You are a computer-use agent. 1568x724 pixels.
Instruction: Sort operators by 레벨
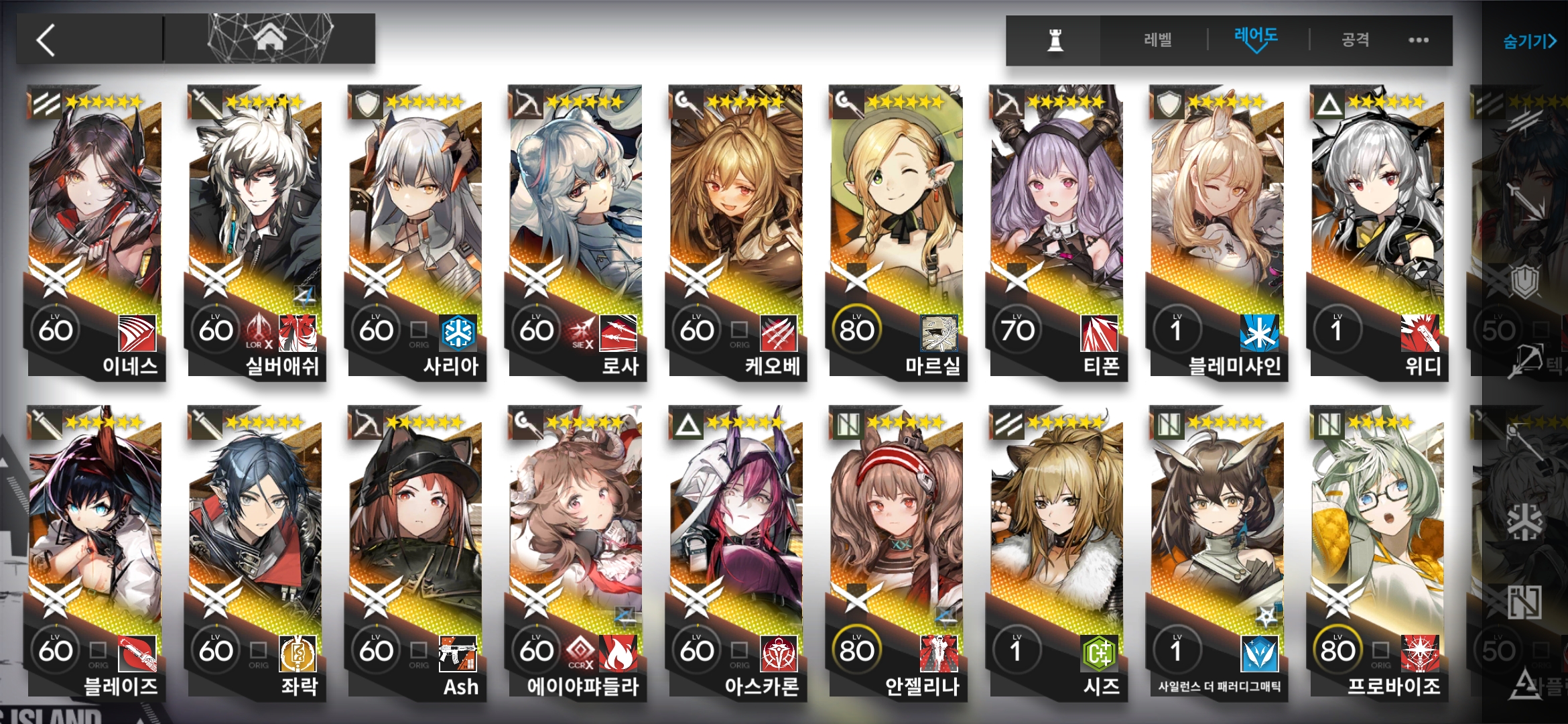[1157, 40]
